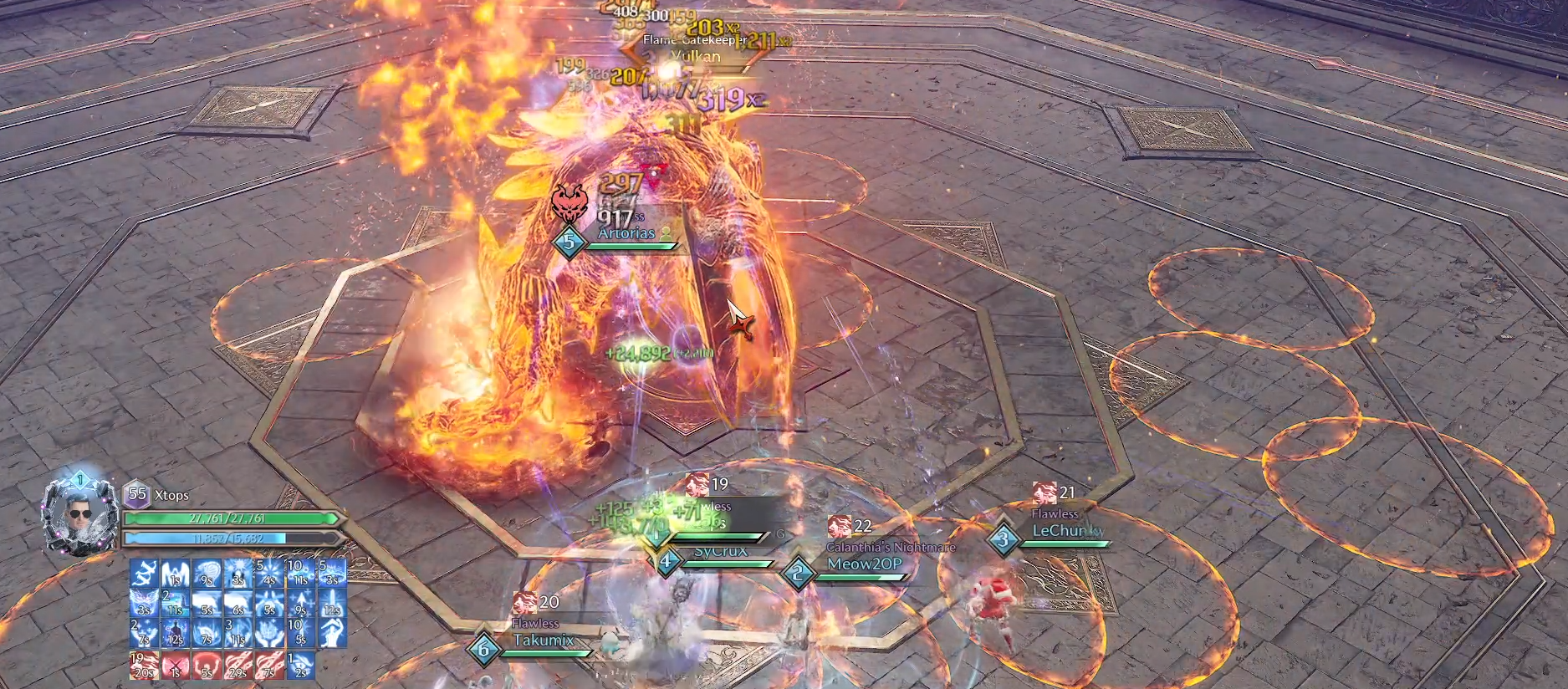Click the ring-shaped buff showing 10 stacks
The image size is (1568, 689).
(301, 573)
